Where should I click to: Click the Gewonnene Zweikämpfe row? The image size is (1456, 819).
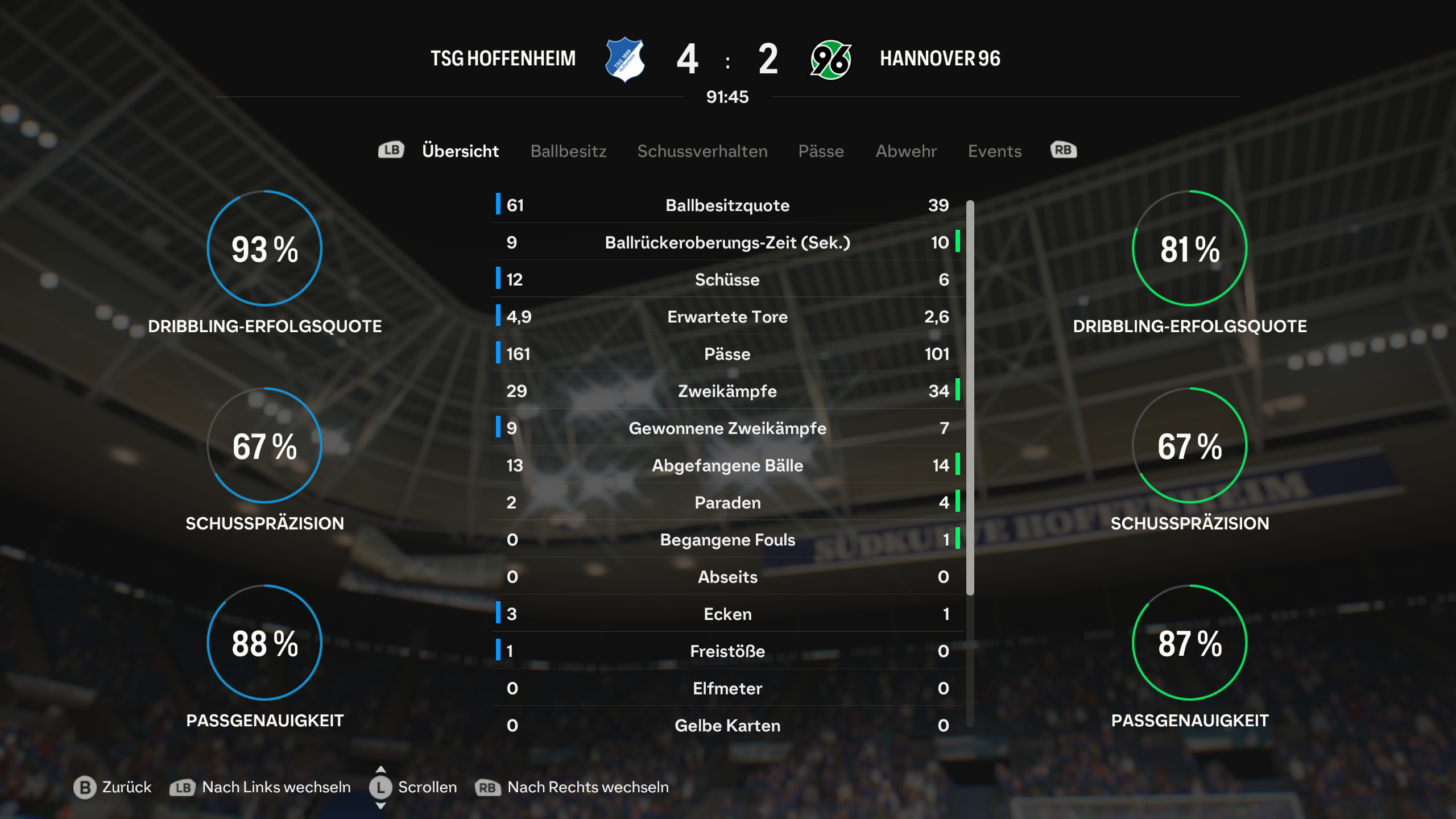coord(727,428)
